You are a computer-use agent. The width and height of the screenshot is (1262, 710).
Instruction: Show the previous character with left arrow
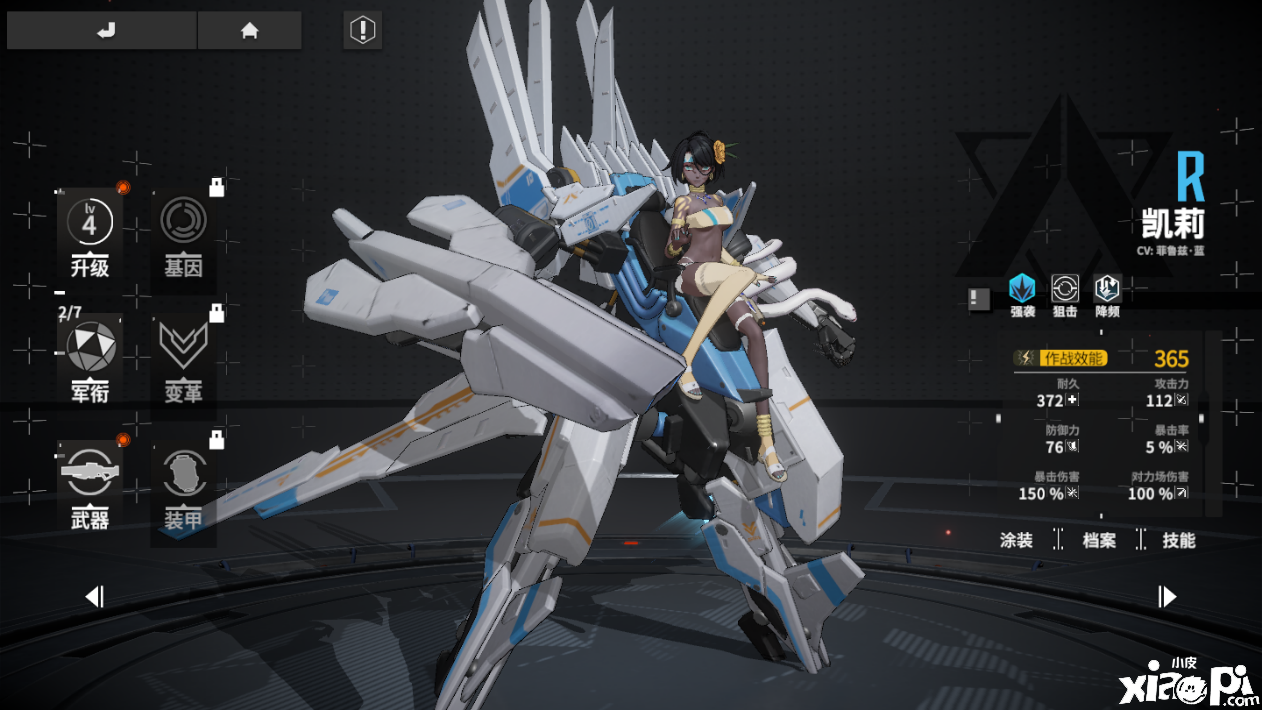(x=94, y=597)
